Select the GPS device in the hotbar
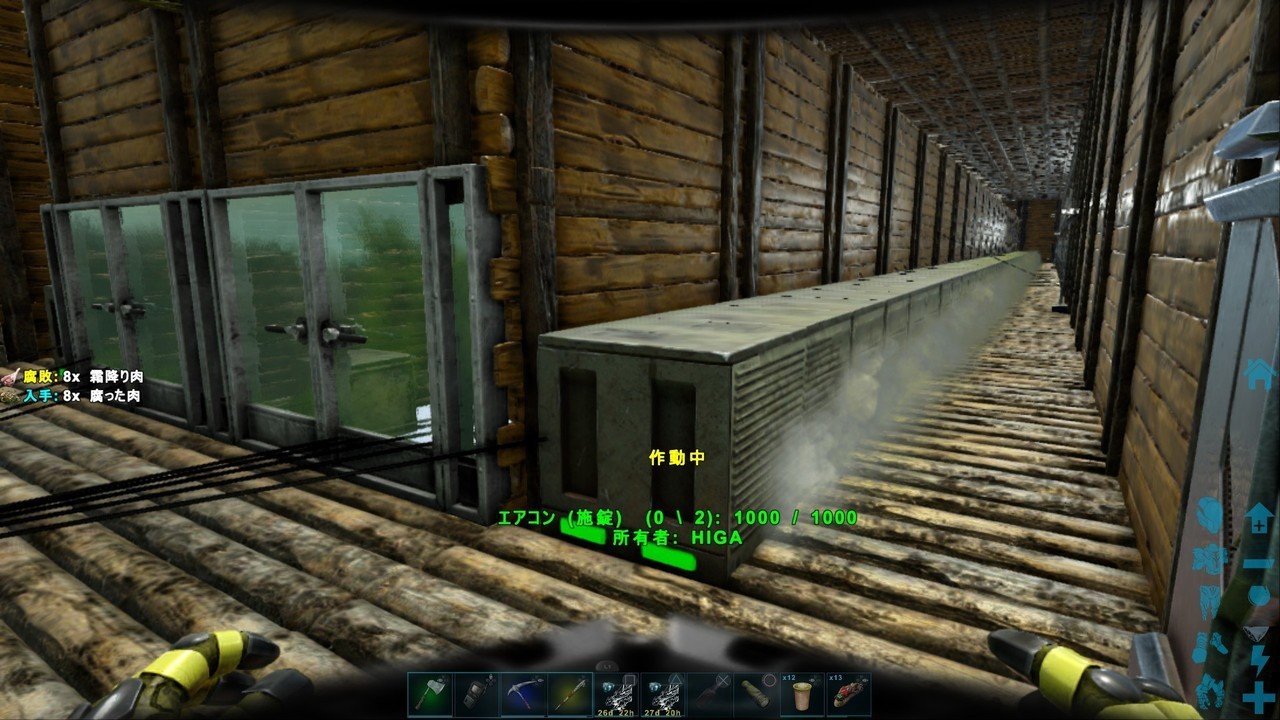This screenshot has width=1280, height=720. pos(475,691)
